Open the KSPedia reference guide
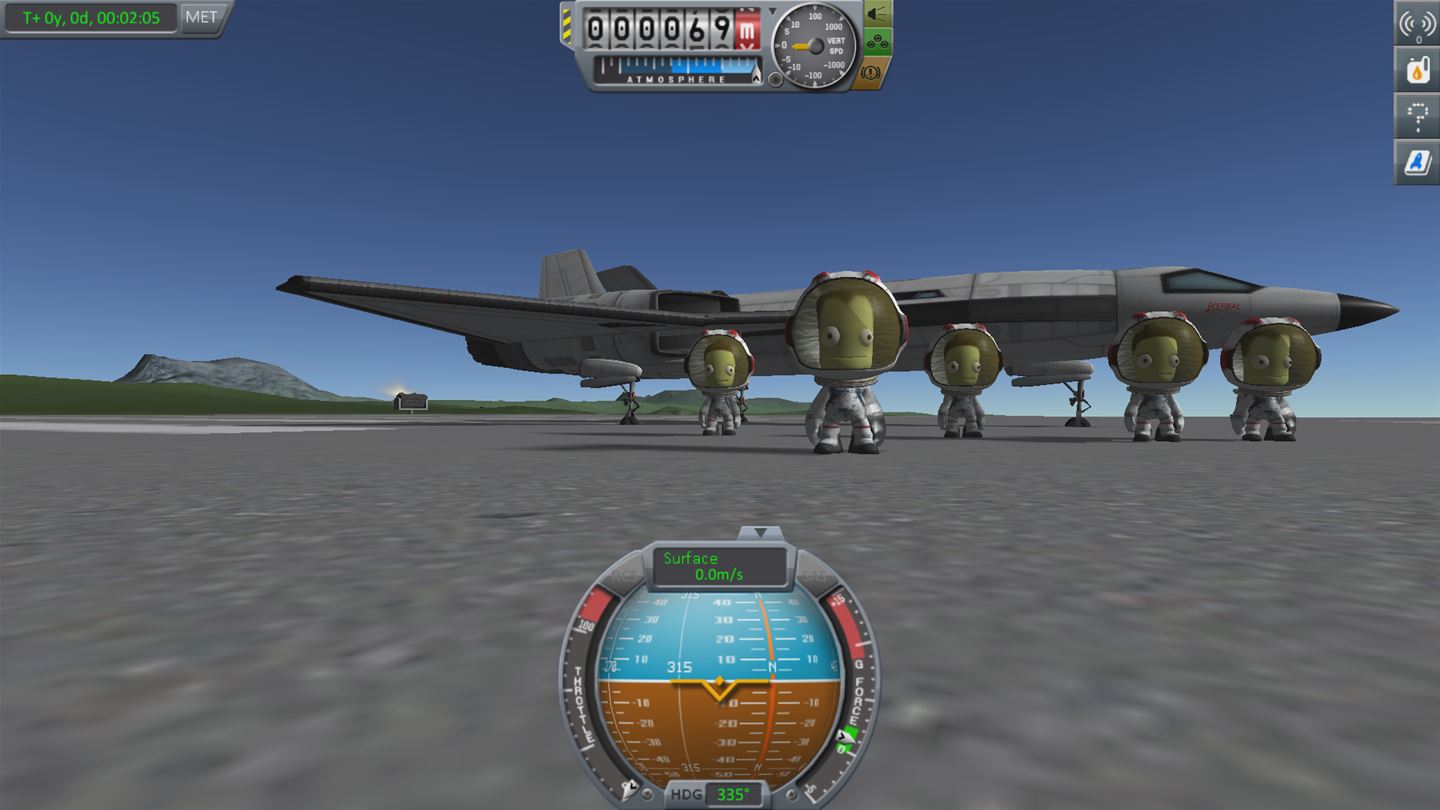This screenshot has width=1440, height=810. [1418, 163]
